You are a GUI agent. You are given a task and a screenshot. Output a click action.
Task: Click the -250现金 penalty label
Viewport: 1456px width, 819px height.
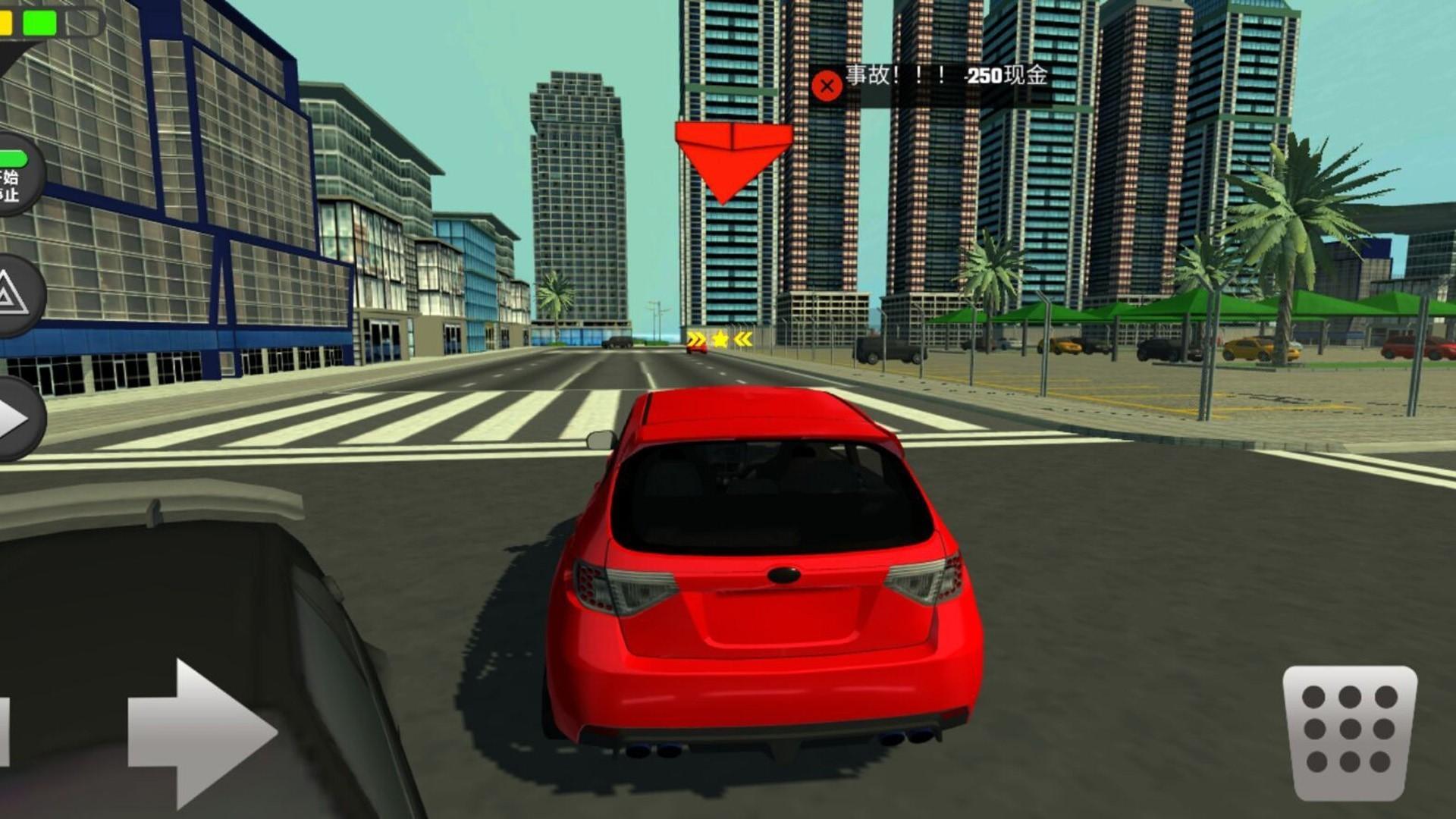[x=1006, y=75]
